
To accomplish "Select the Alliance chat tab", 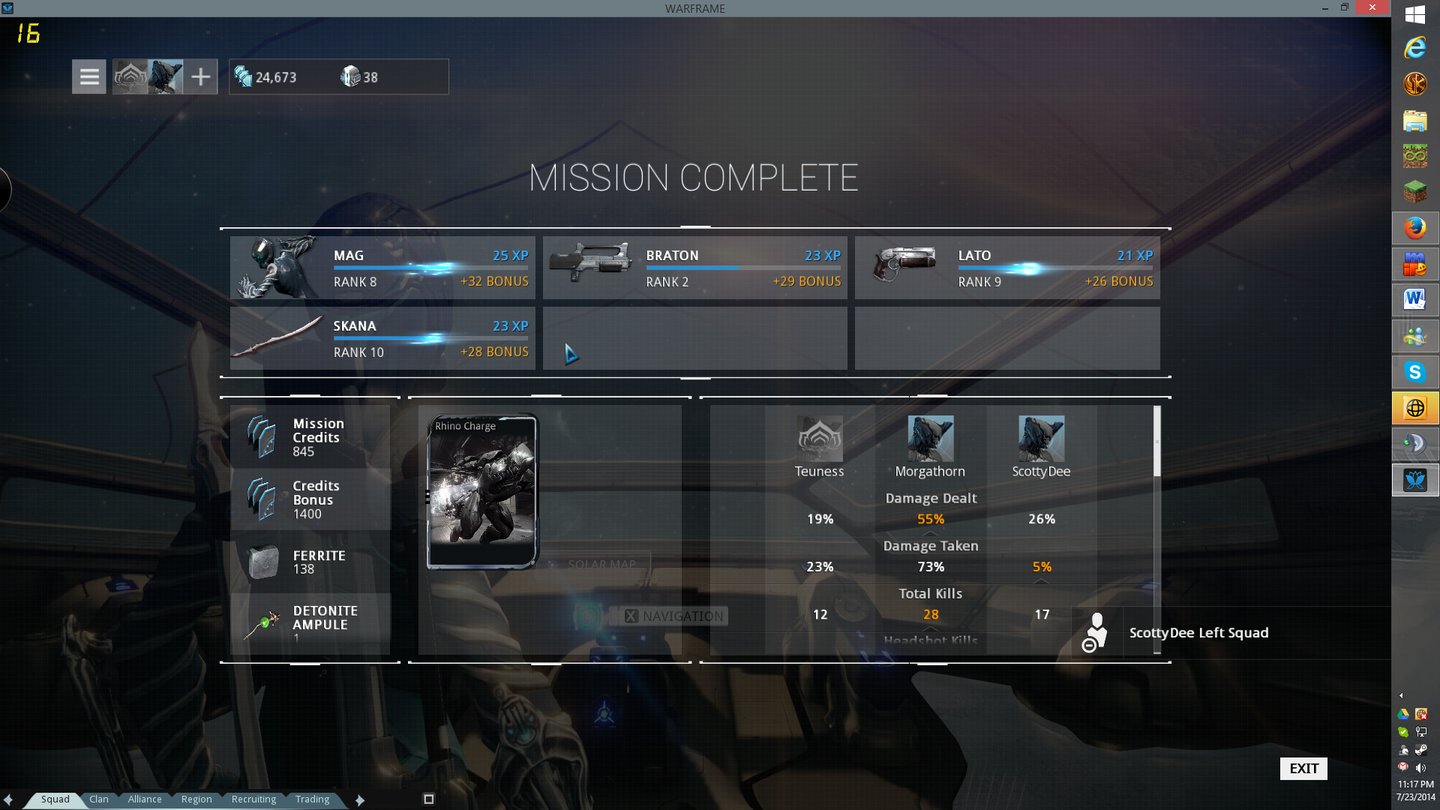I will click(x=145, y=799).
